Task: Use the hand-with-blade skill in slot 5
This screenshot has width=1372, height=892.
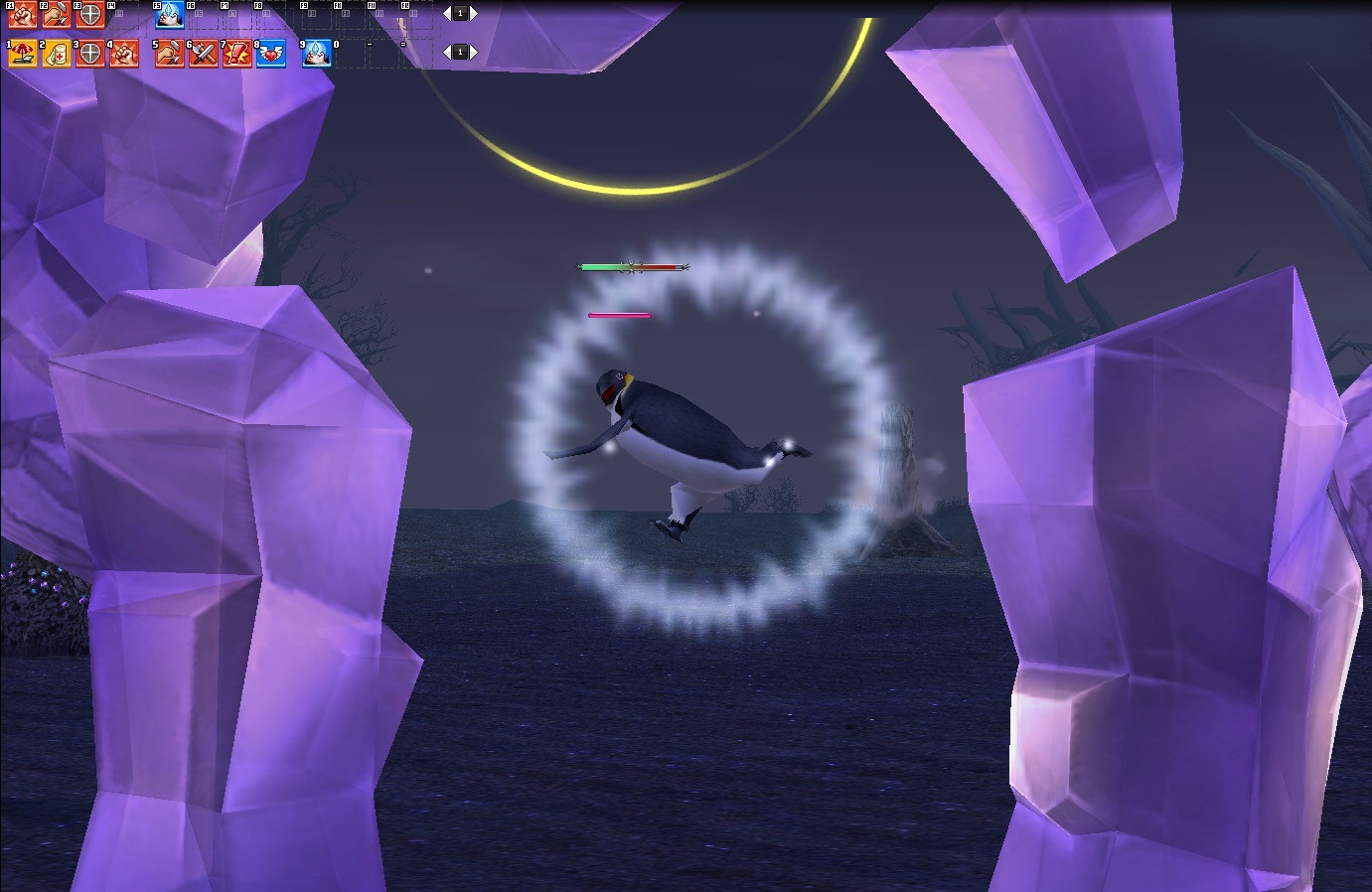Action: [x=170, y=54]
